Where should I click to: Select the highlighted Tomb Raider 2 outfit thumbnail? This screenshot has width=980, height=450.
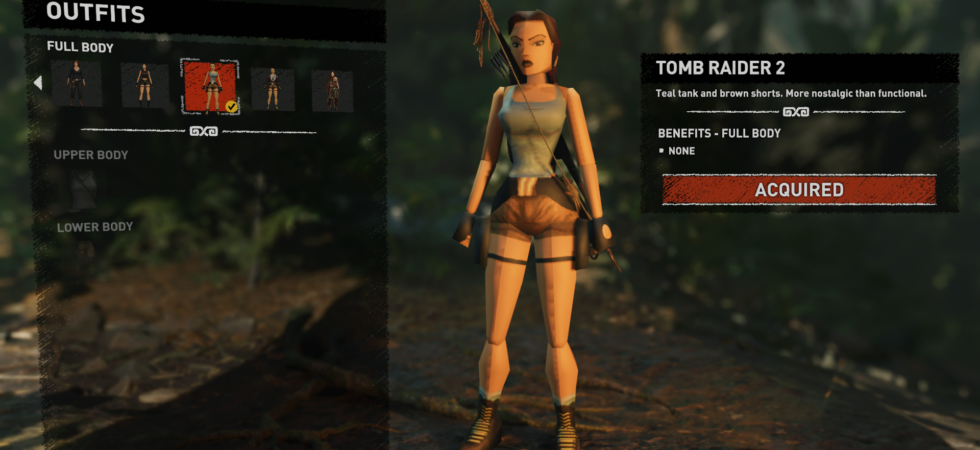(x=210, y=87)
